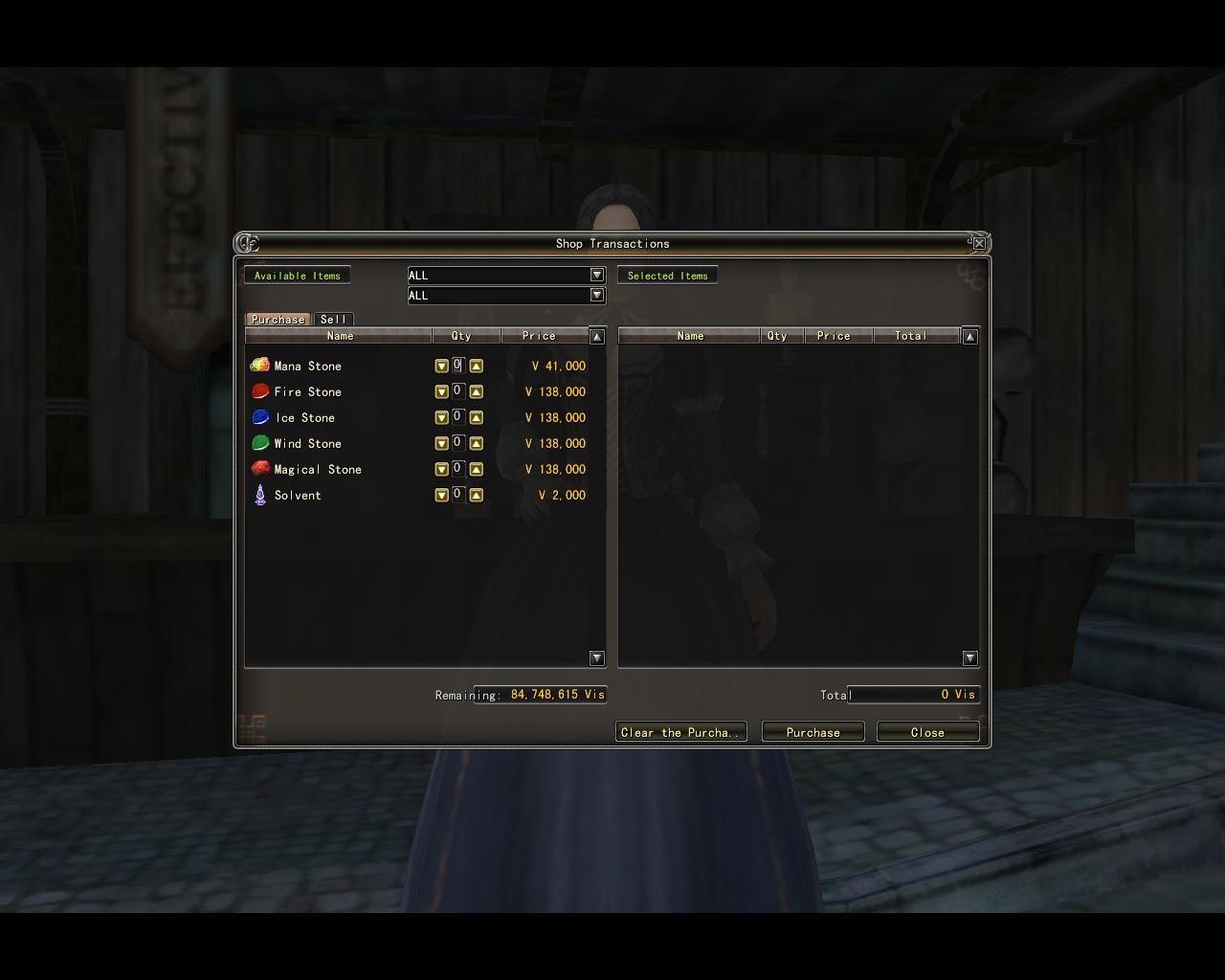Click the Available Items label
Viewport: 1225px width, 980px height.
coord(297,275)
